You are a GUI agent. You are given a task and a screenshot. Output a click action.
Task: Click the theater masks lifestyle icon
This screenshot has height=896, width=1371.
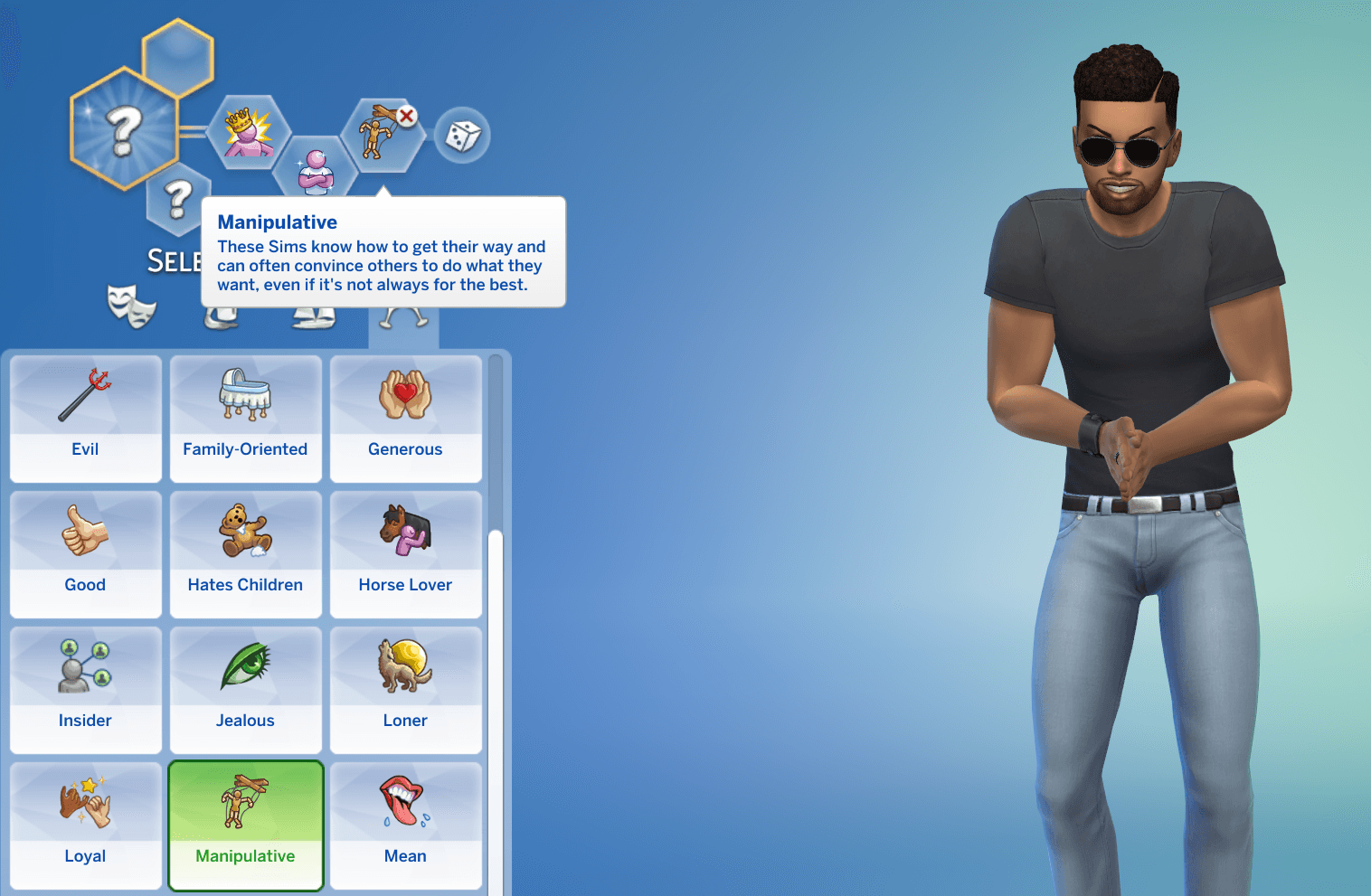[133, 307]
